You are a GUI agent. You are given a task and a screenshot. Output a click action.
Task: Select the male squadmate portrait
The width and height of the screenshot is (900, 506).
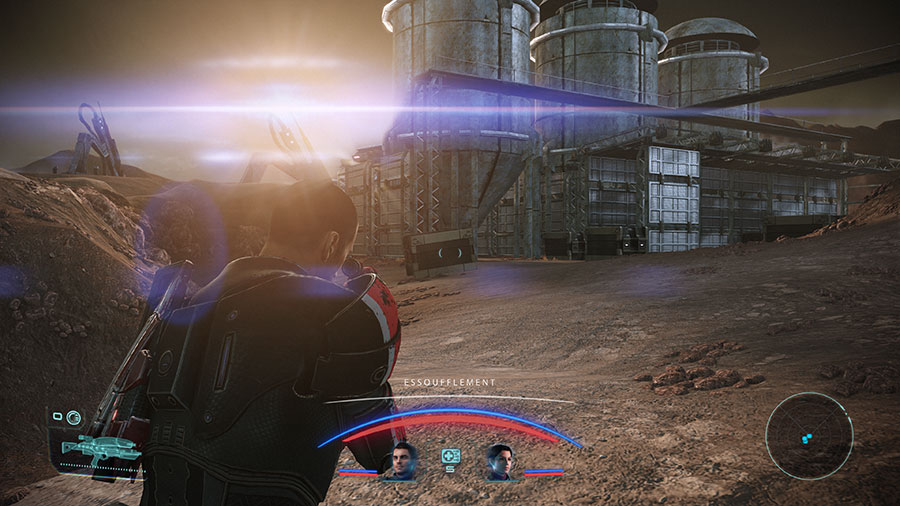(x=403, y=461)
